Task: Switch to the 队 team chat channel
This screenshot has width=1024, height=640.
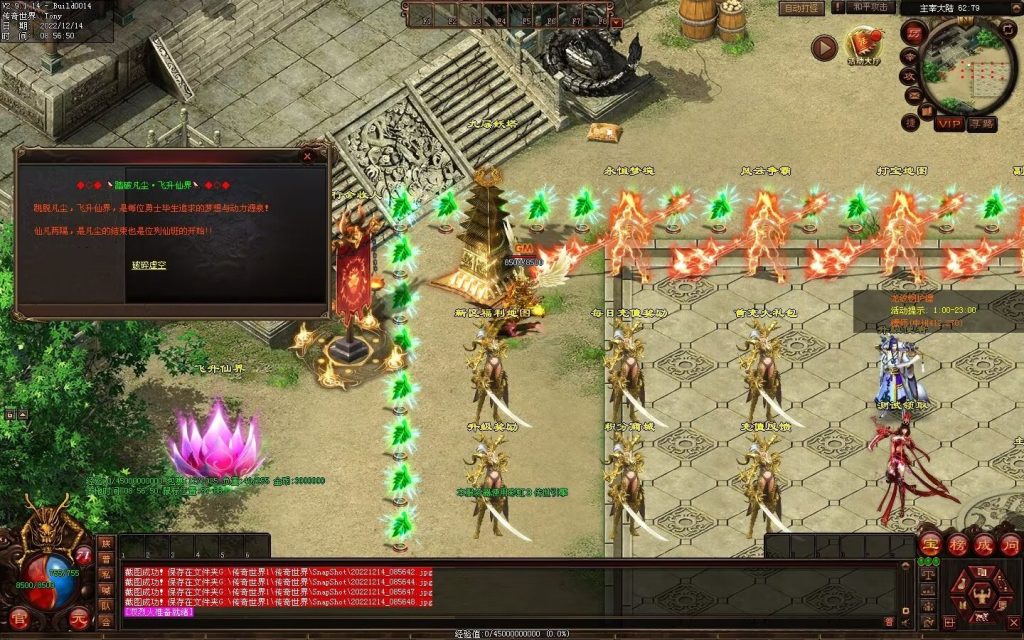Action: (x=105, y=605)
